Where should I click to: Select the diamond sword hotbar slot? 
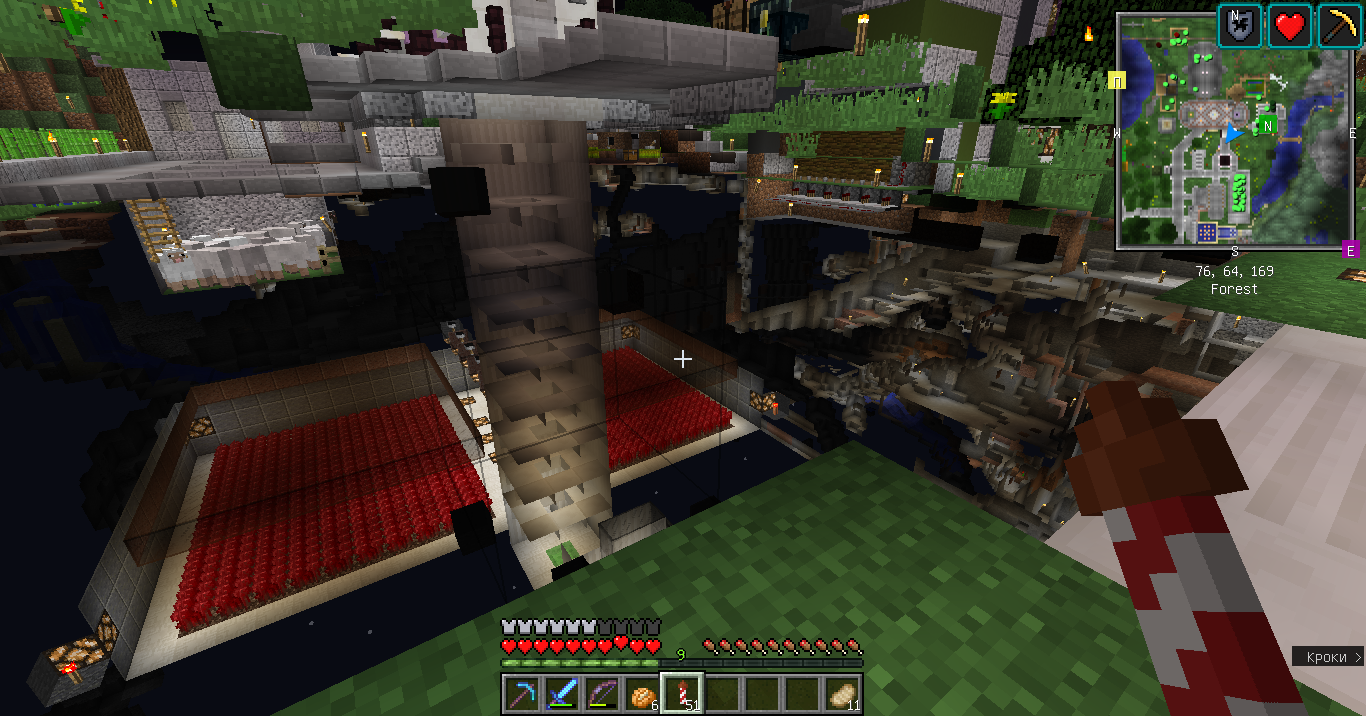562,692
